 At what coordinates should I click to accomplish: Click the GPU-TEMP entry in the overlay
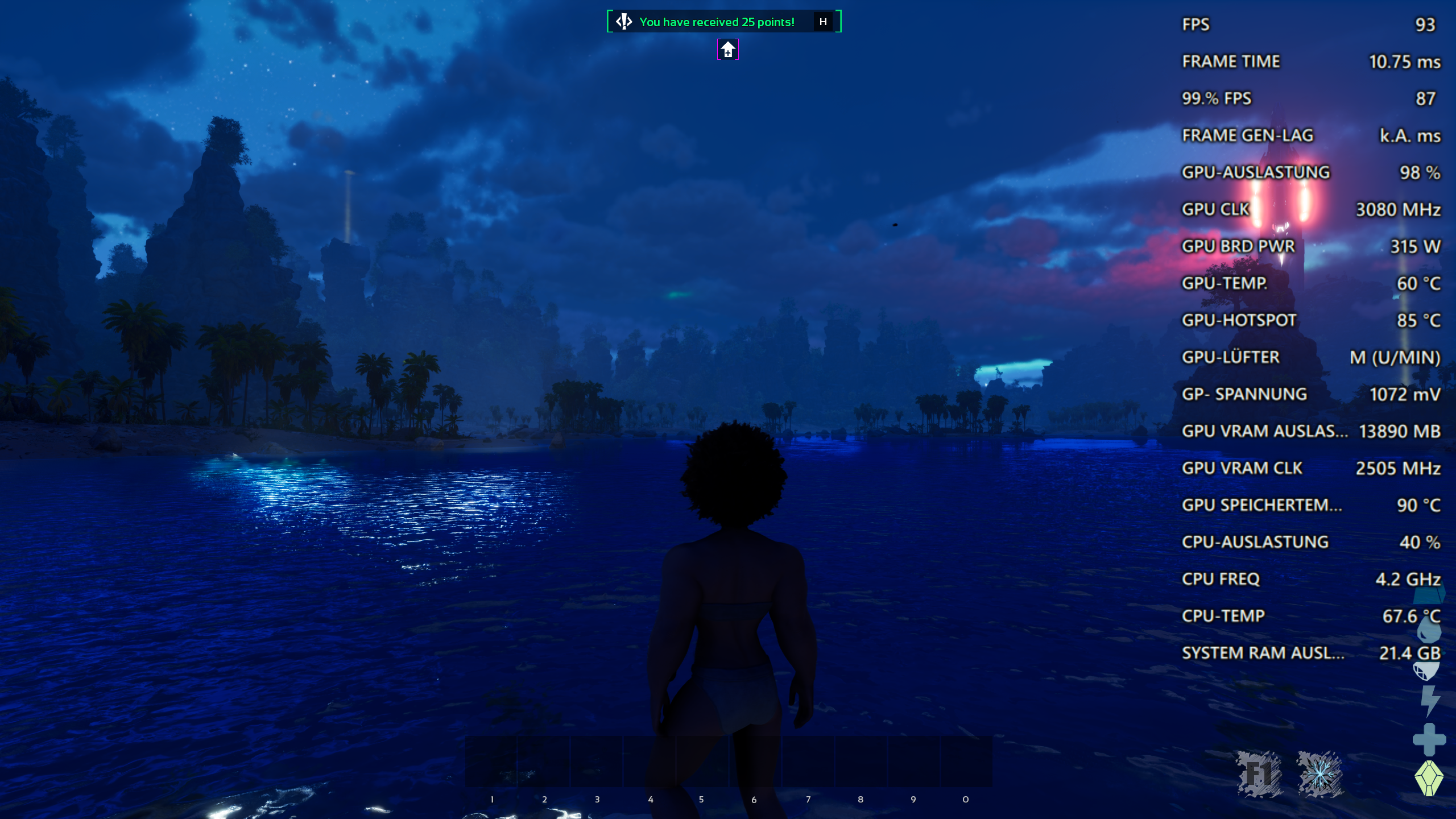[1251, 283]
